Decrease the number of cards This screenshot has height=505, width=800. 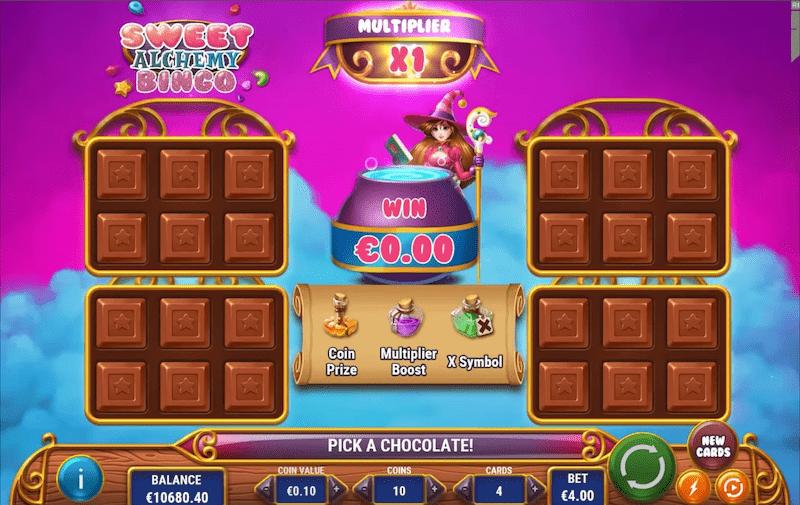(x=463, y=490)
